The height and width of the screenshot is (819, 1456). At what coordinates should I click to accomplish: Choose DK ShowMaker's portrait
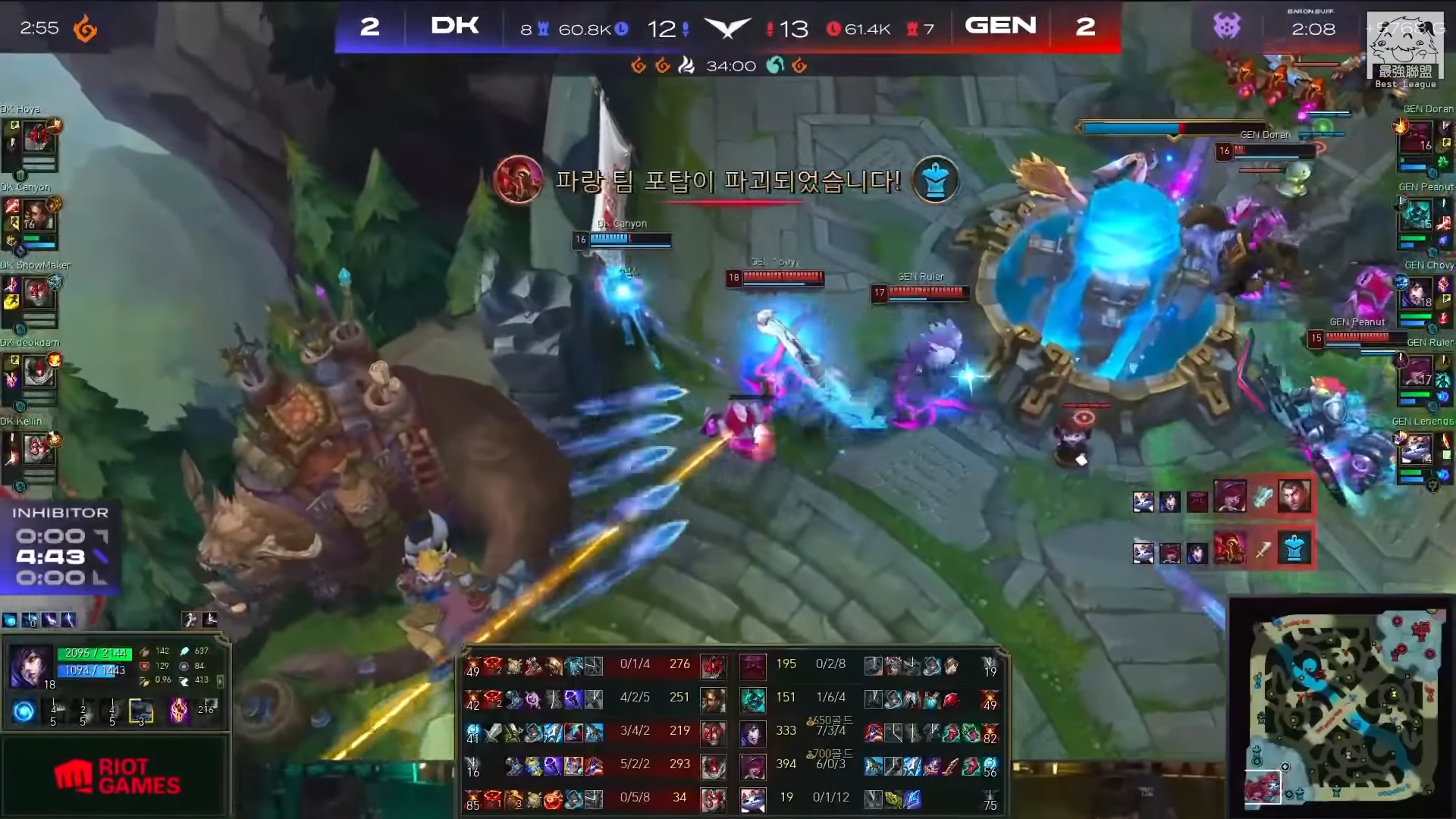pyautogui.click(x=37, y=294)
